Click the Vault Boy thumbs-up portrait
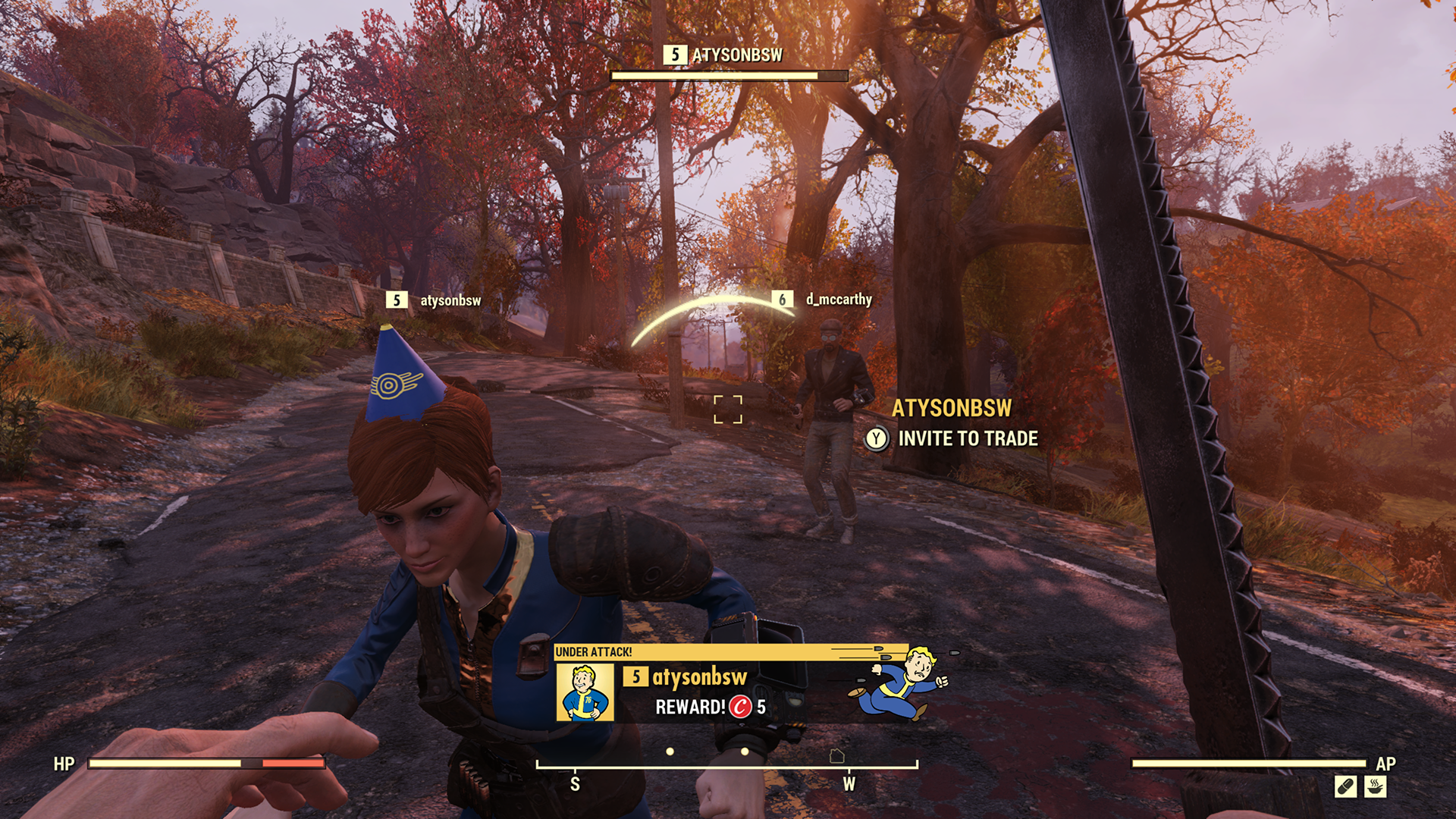This screenshot has width=1456, height=819. coord(585,692)
